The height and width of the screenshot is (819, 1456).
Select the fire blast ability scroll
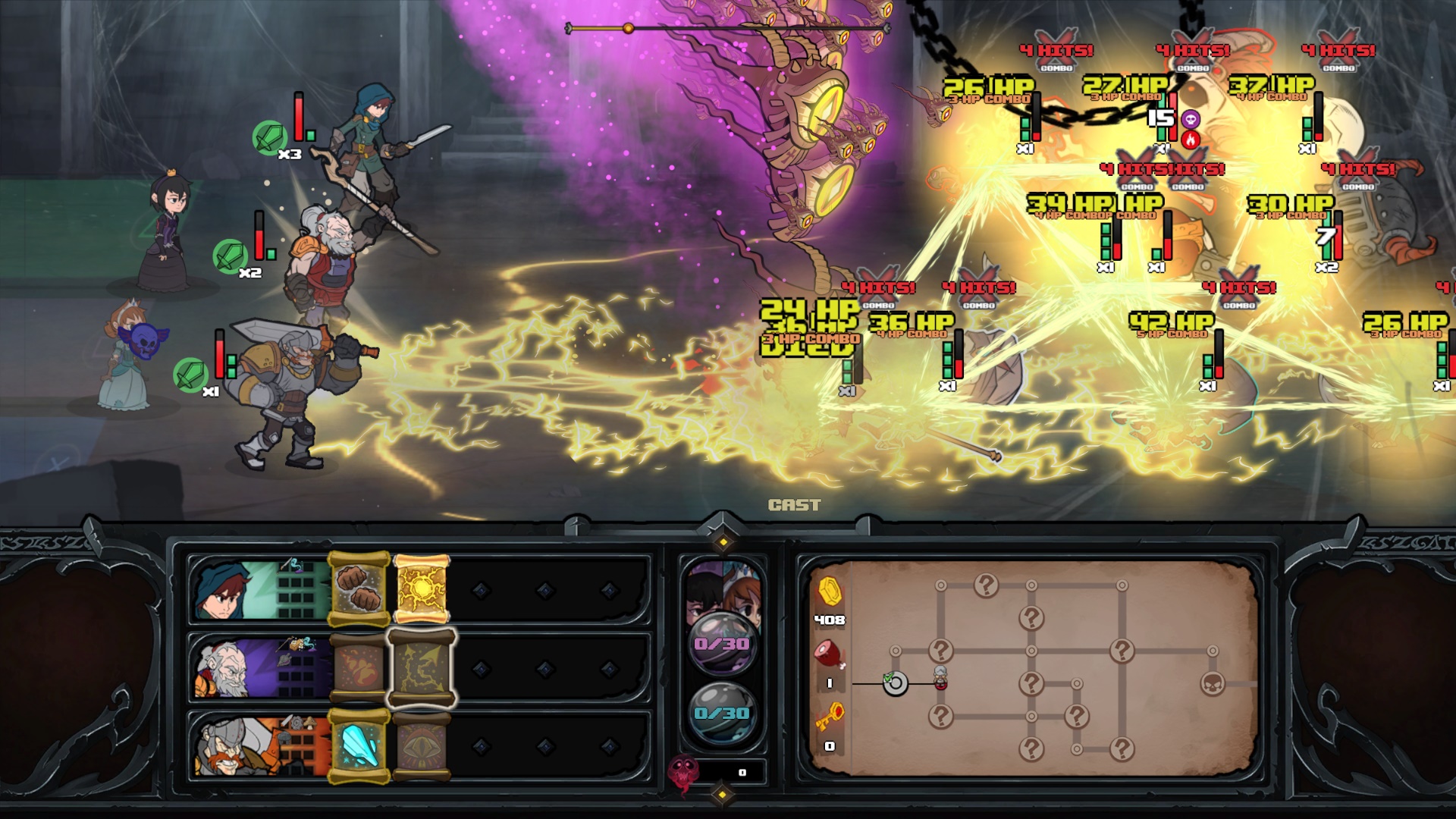click(359, 667)
